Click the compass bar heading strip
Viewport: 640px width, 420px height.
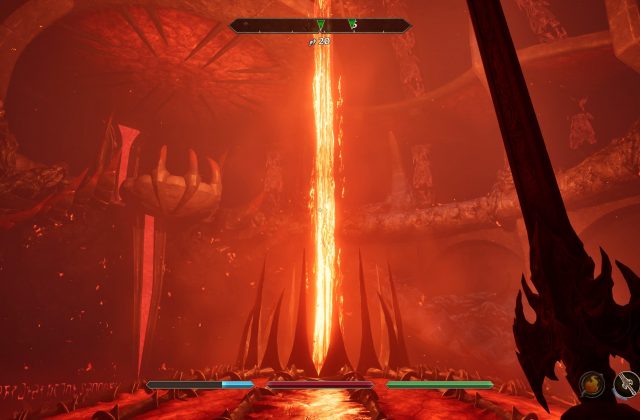point(320,26)
